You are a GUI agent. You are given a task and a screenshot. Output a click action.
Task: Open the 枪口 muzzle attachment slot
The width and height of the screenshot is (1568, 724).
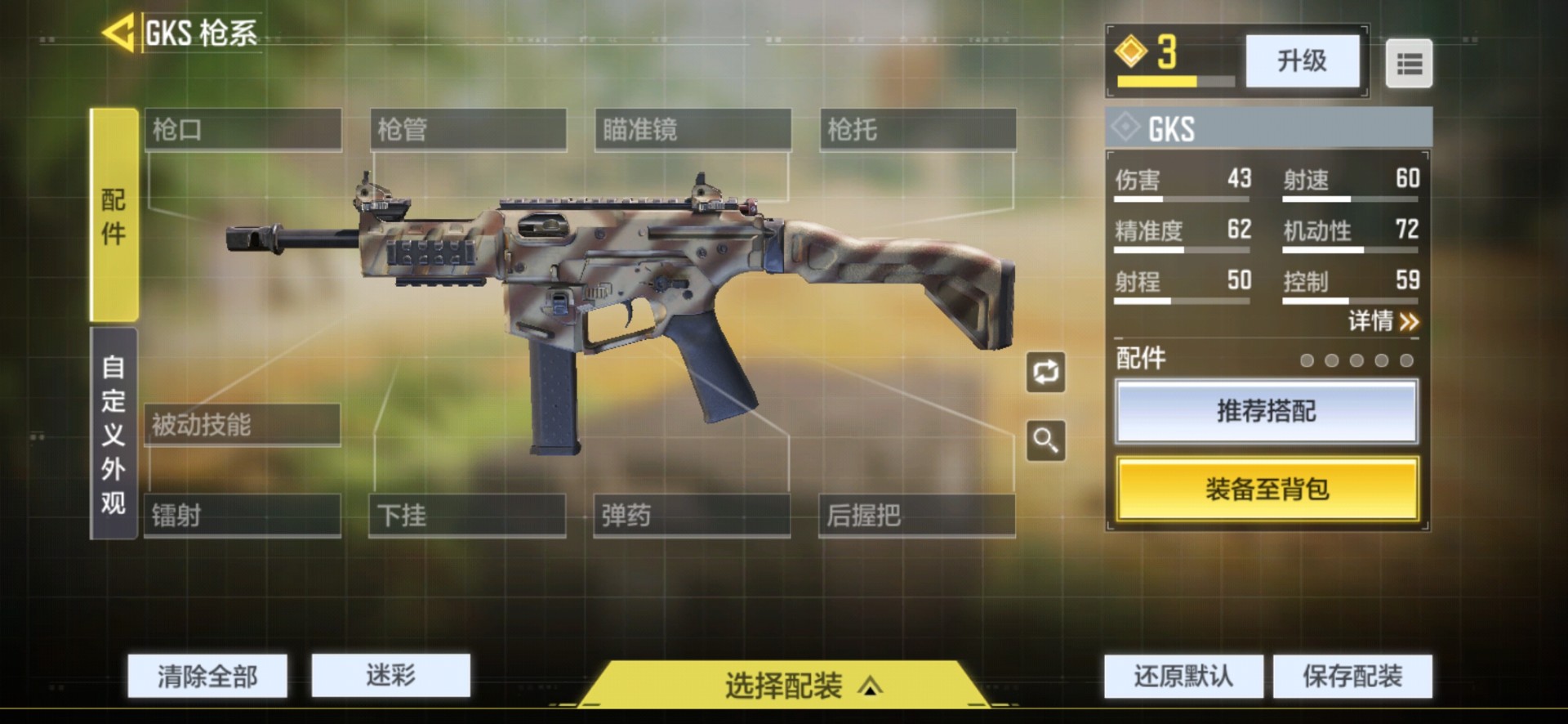pos(243,129)
